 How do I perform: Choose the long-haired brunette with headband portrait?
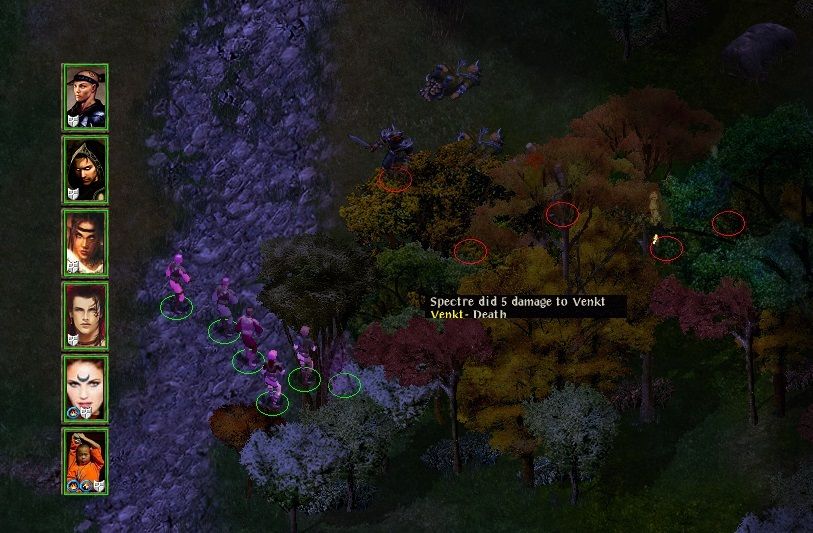point(85,243)
